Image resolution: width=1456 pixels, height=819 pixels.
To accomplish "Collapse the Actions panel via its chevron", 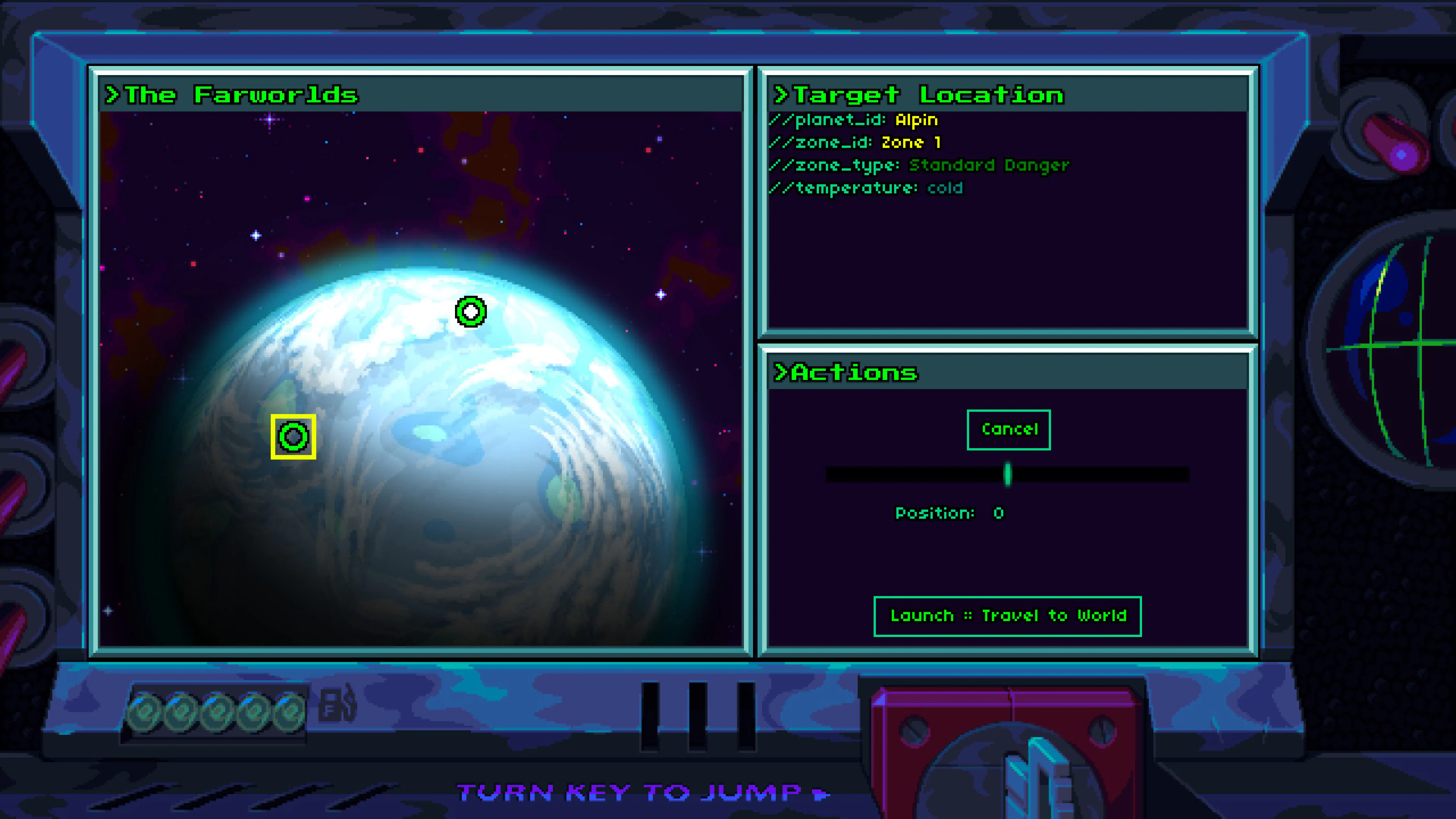I will click(781, 372).
